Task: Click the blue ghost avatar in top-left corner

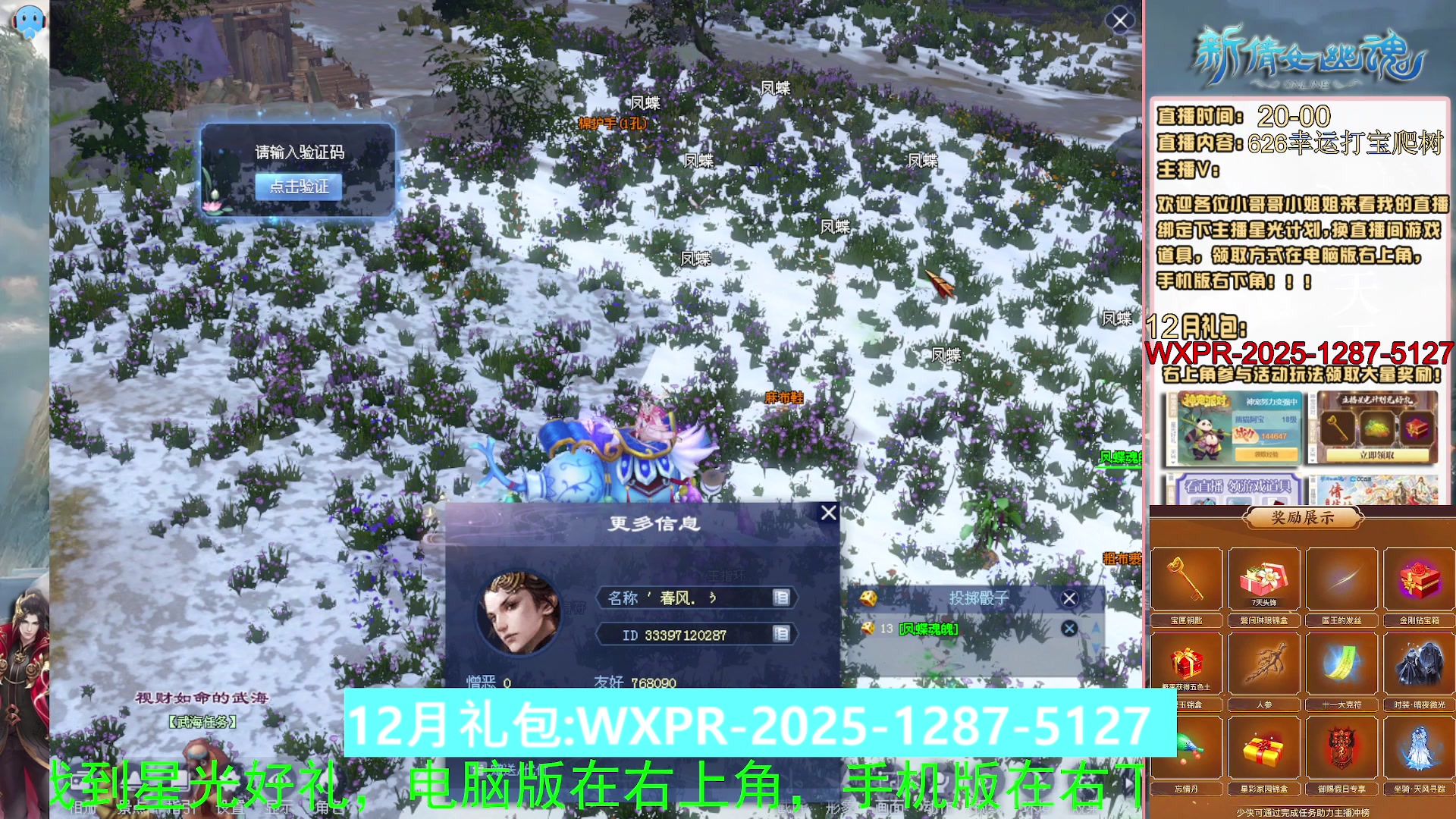Action: 29,20
